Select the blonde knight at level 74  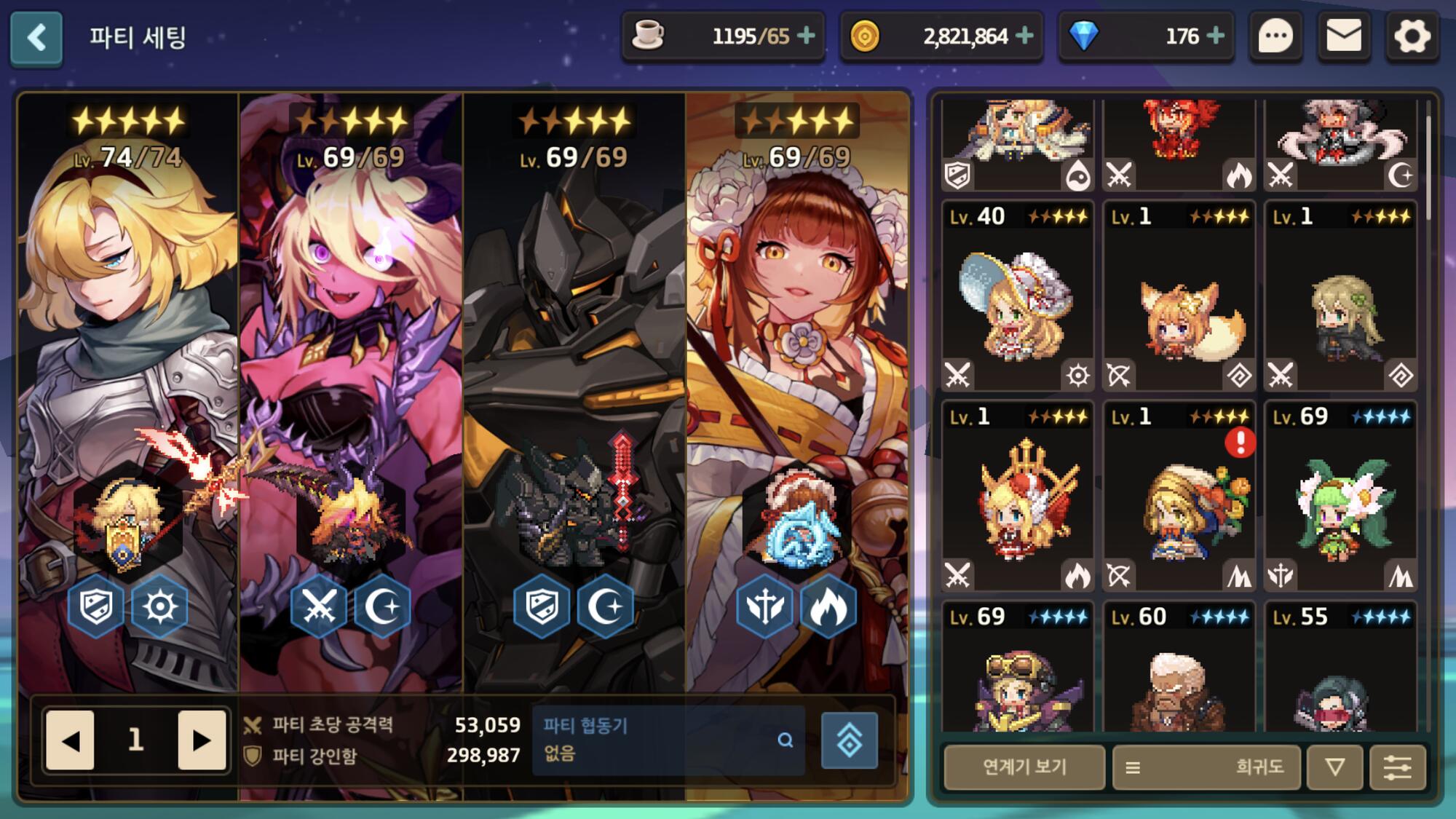tap(128, 364)
